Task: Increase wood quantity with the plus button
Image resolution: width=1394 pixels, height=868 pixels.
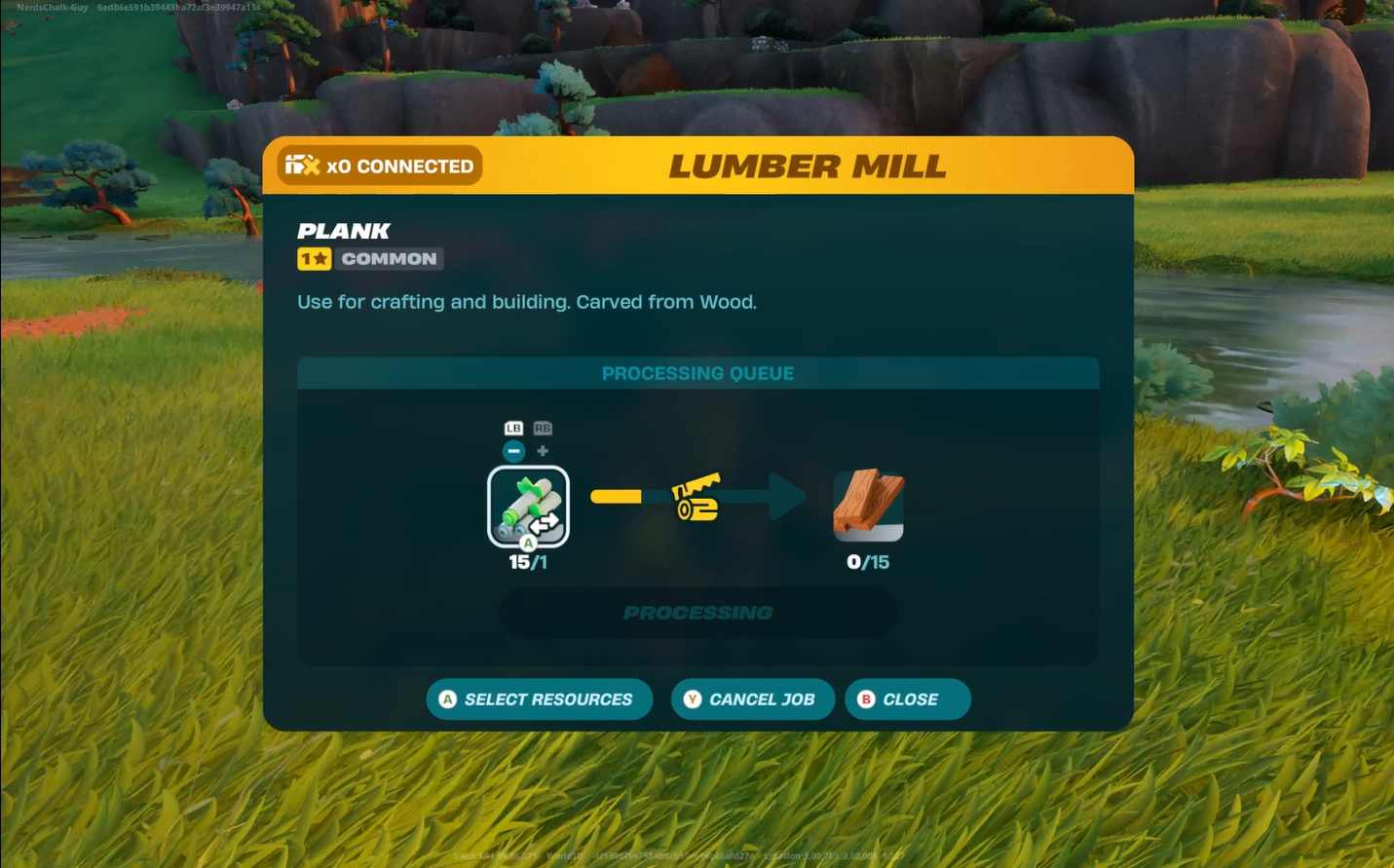Action: click(543, 451)
